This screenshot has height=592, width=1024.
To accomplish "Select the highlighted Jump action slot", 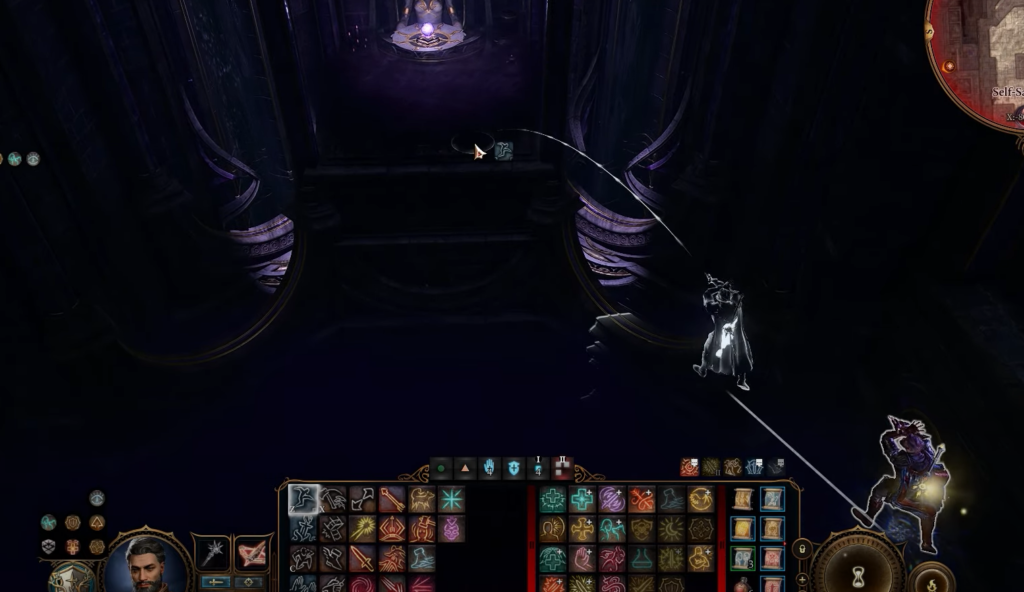I will pos(304,499).
